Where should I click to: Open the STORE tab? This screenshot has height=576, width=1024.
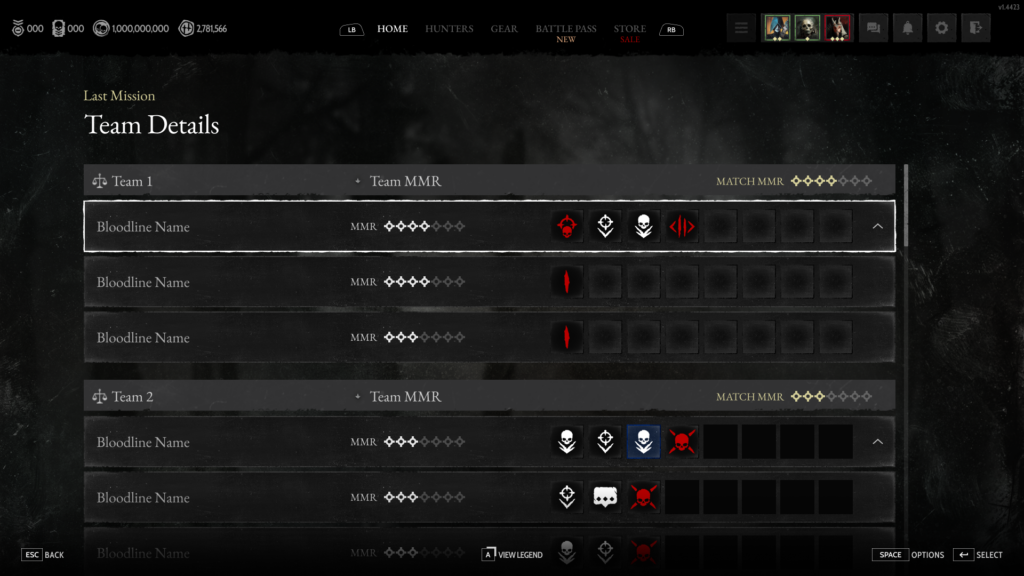[x=630, y=29]
